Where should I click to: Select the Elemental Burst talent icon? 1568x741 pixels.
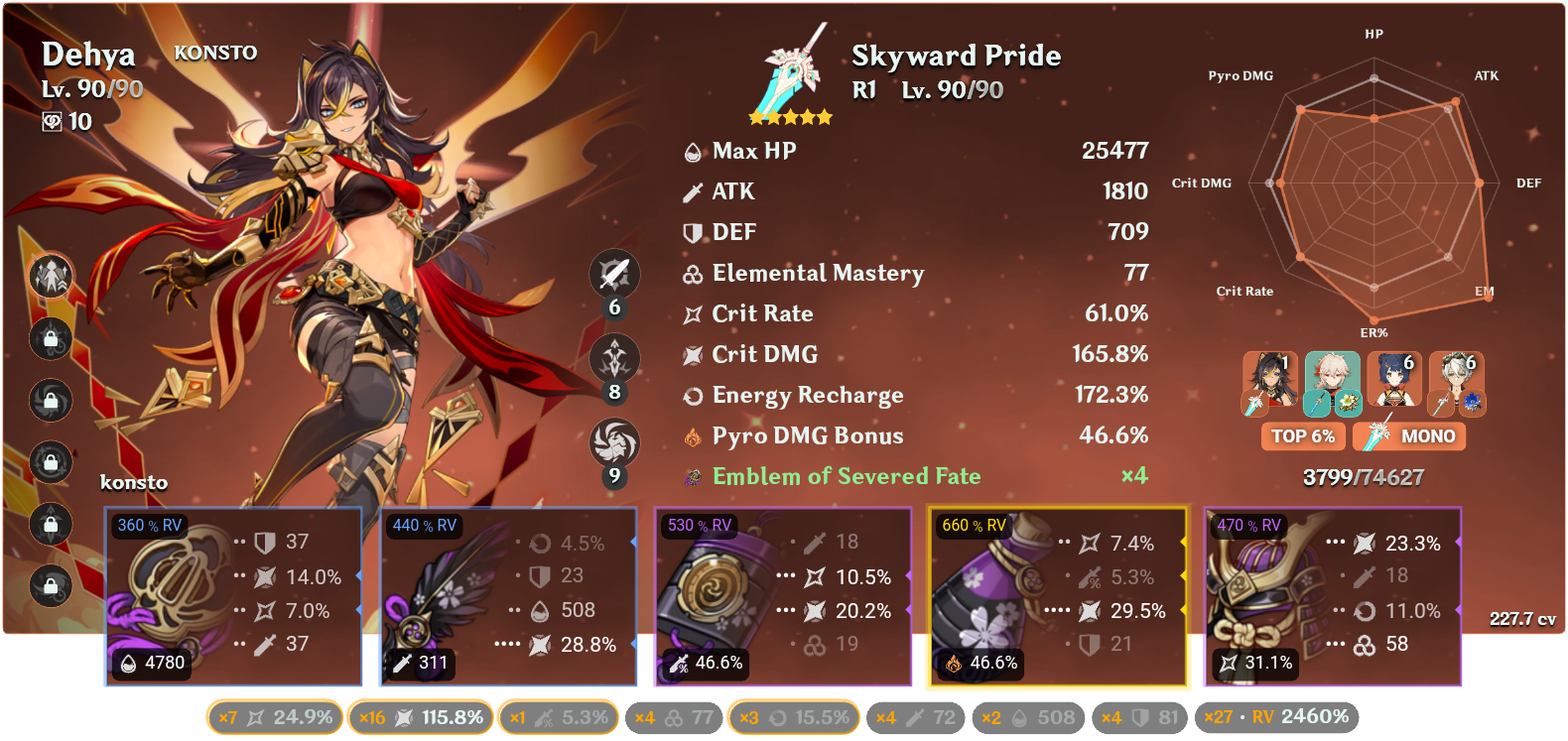click(615, 443)
